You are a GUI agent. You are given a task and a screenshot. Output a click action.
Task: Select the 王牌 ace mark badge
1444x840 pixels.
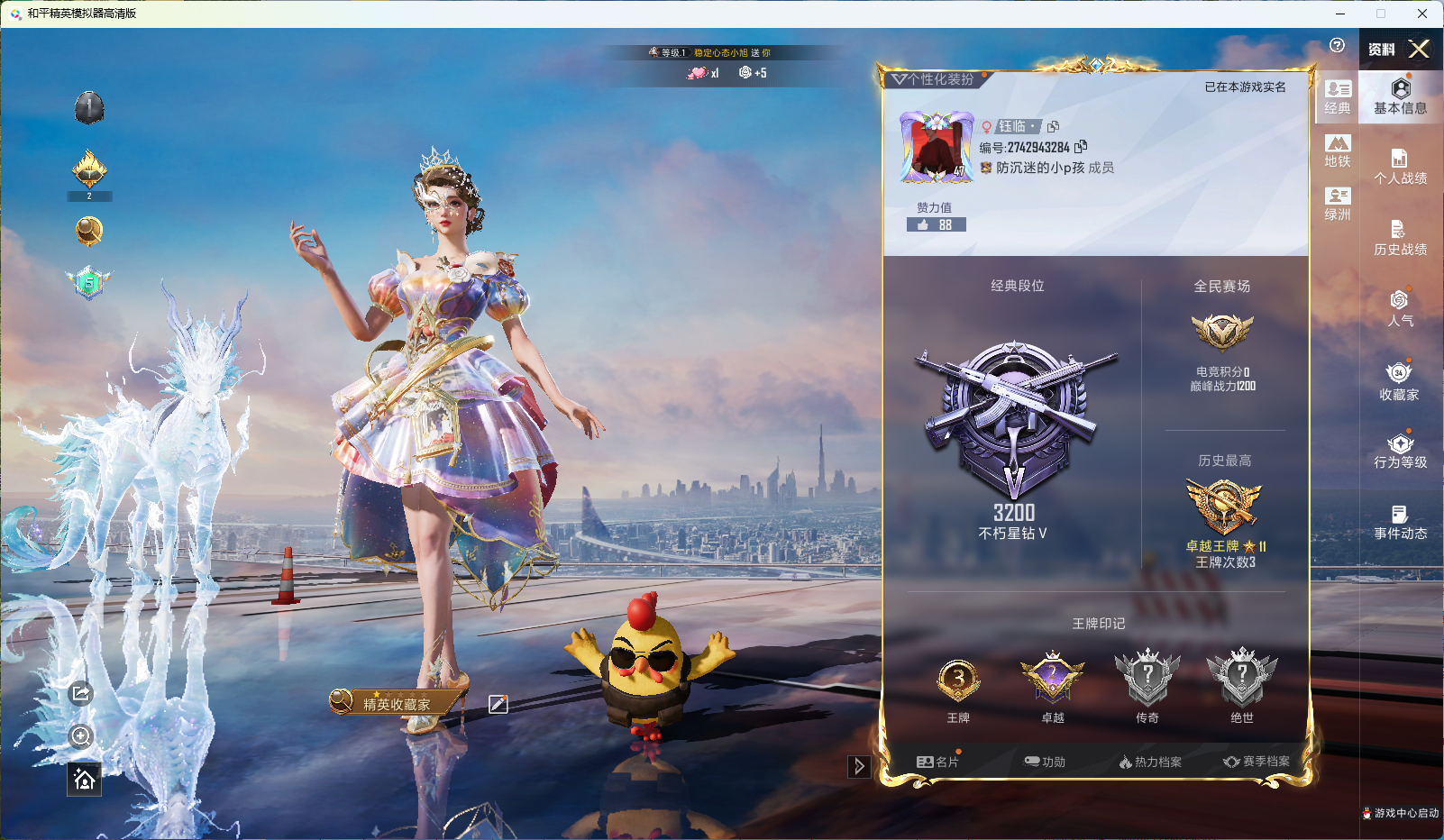(957, 680)
